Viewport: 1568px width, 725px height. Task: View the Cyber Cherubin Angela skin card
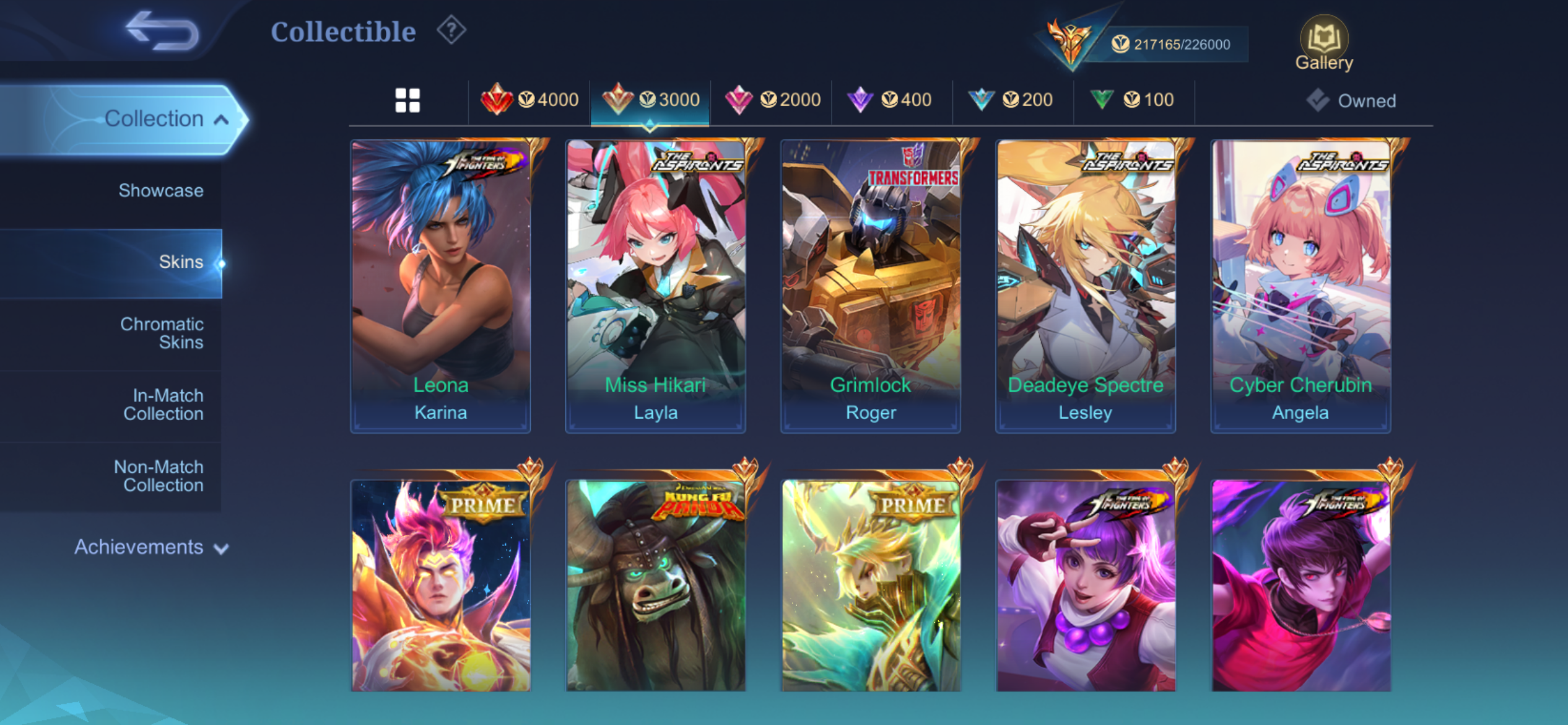[x=1300, y=286]
